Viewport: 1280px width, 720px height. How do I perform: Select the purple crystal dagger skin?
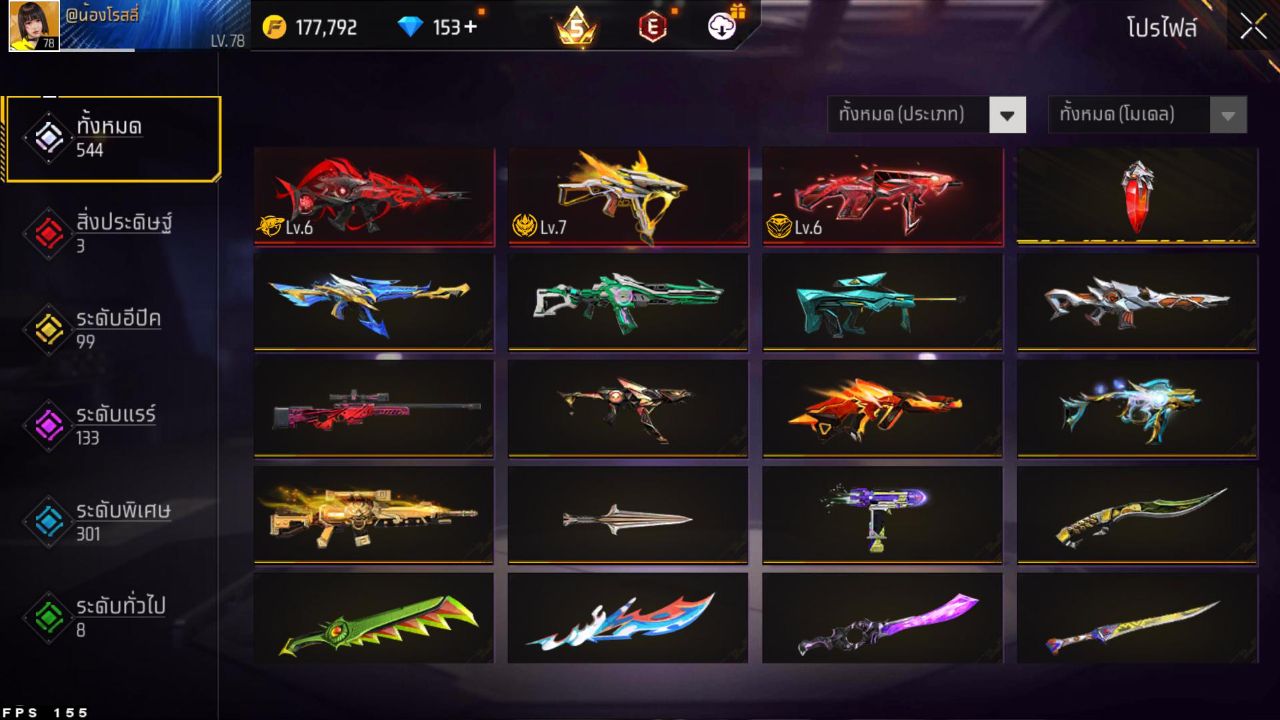[x=881, y=620]
